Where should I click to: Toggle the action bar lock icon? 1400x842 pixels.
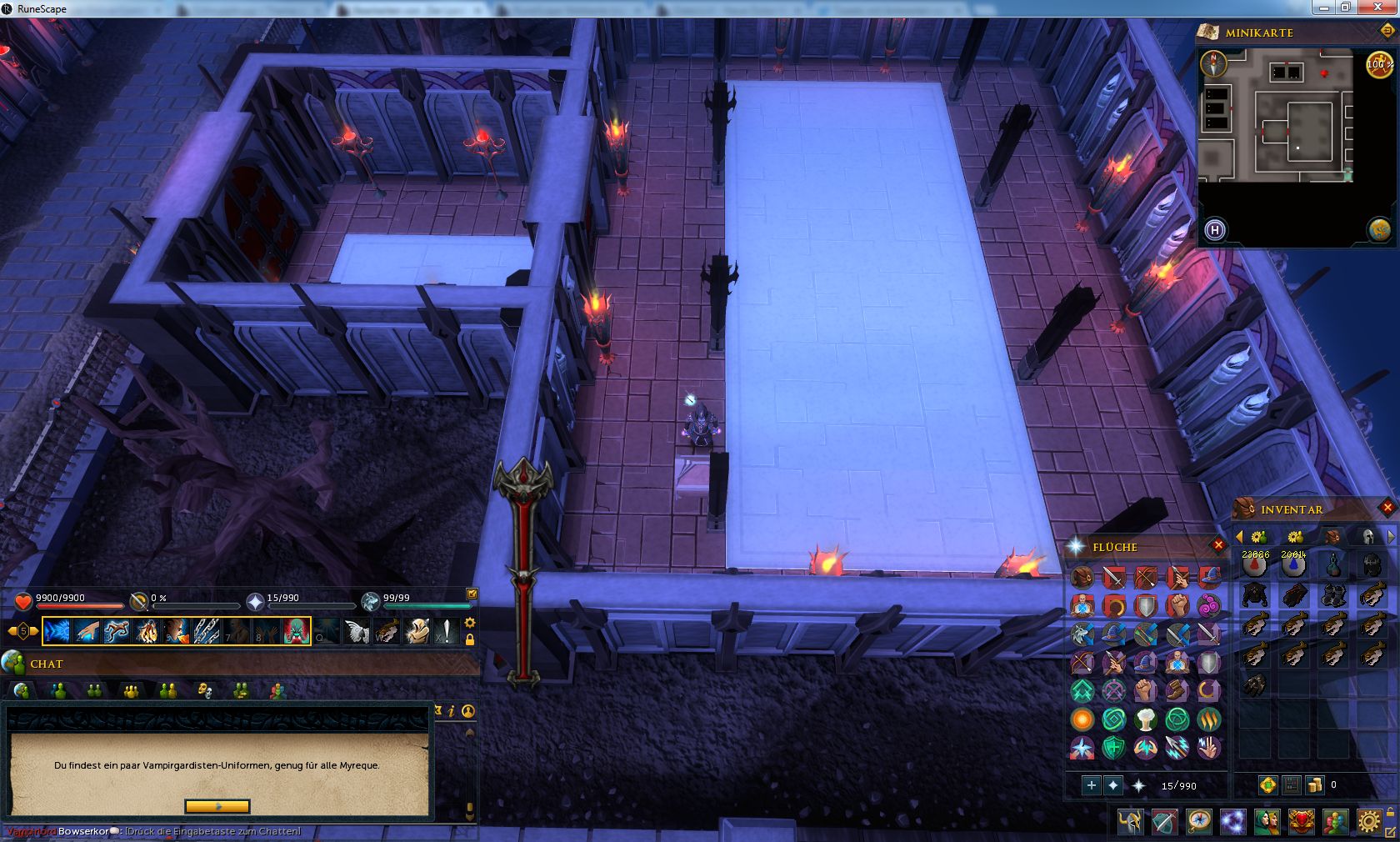tap(470, 639)
